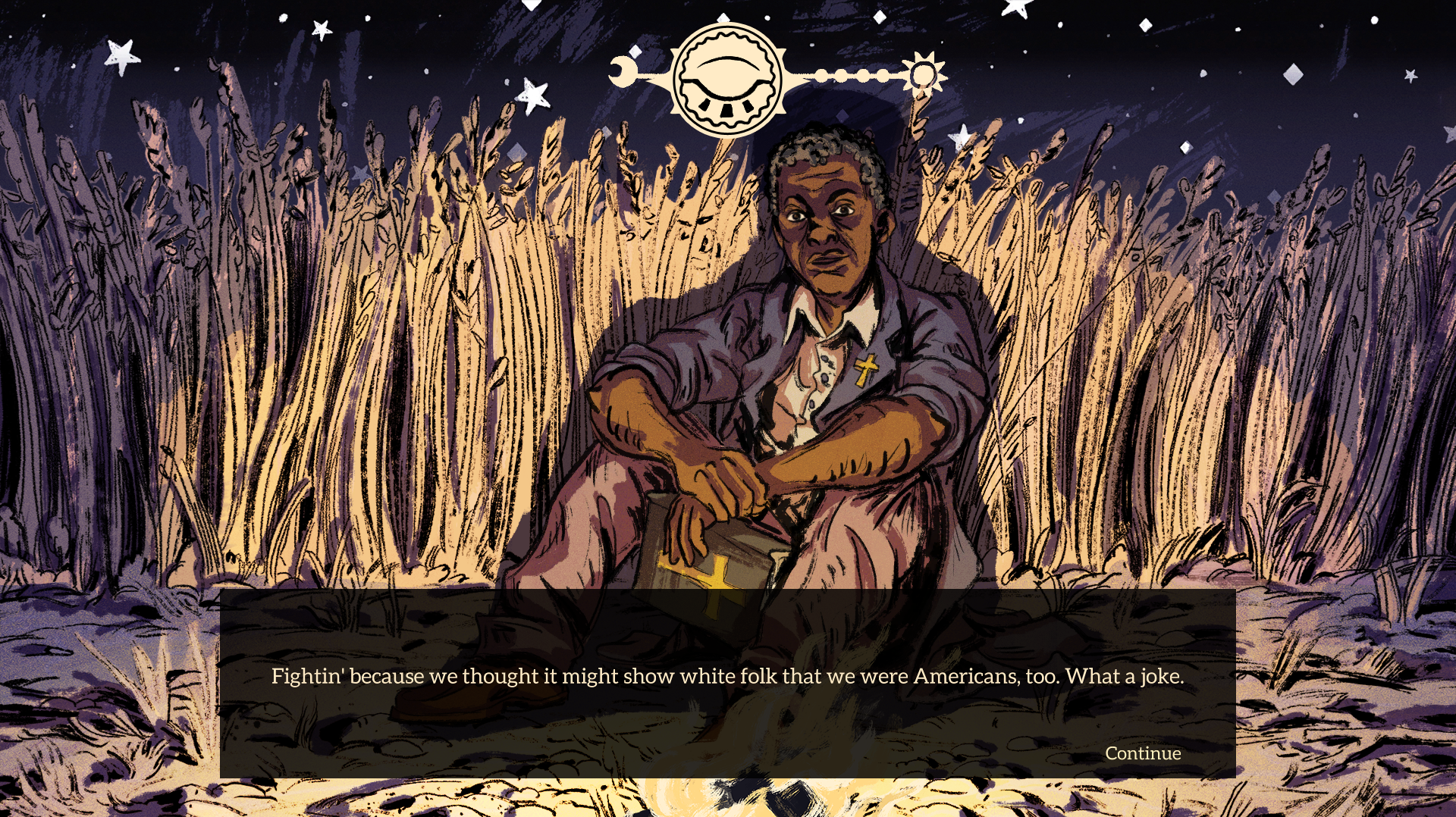Screen dimensions: 1456x817
Task: Select the closed-eye motif at emblem bottom
Action: coord(728,108)
